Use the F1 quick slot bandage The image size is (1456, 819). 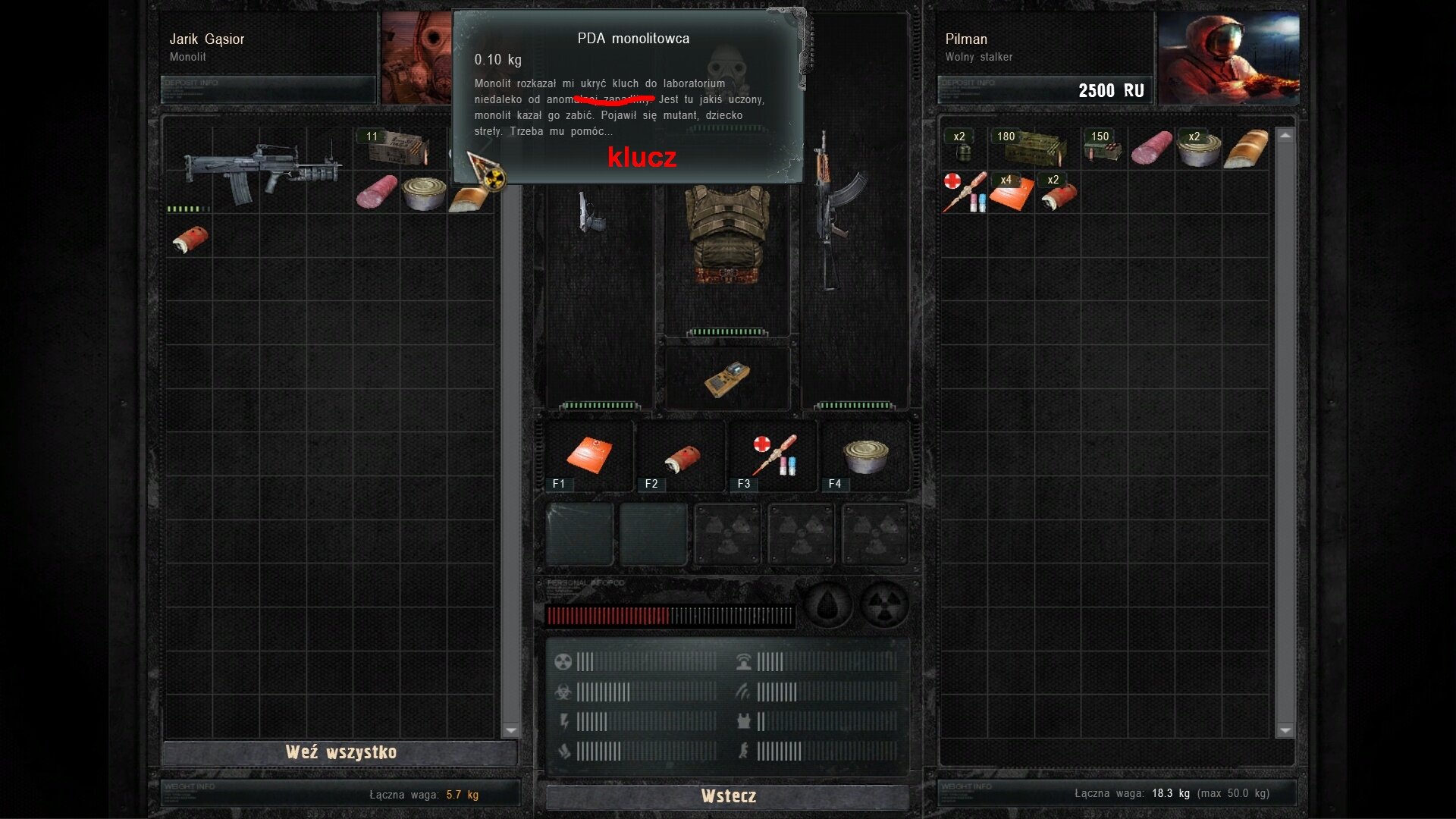click(589, 457)
